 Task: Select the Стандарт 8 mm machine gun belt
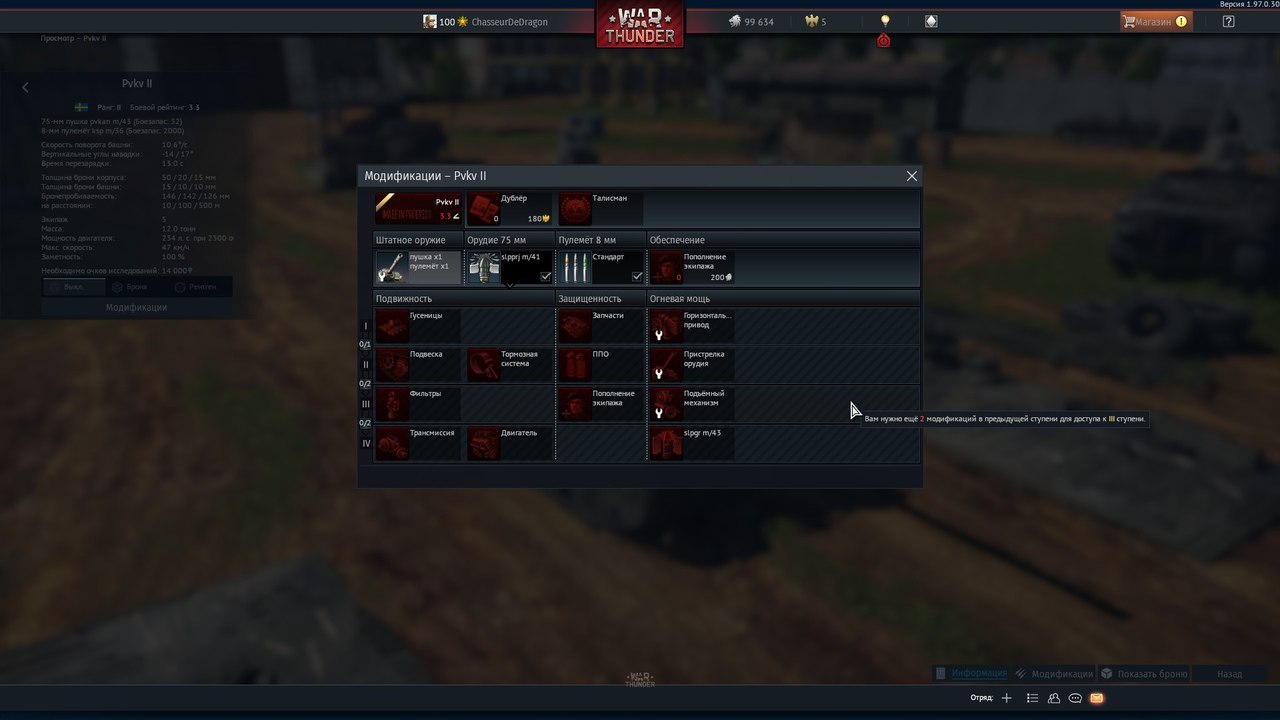coord(600,267)
